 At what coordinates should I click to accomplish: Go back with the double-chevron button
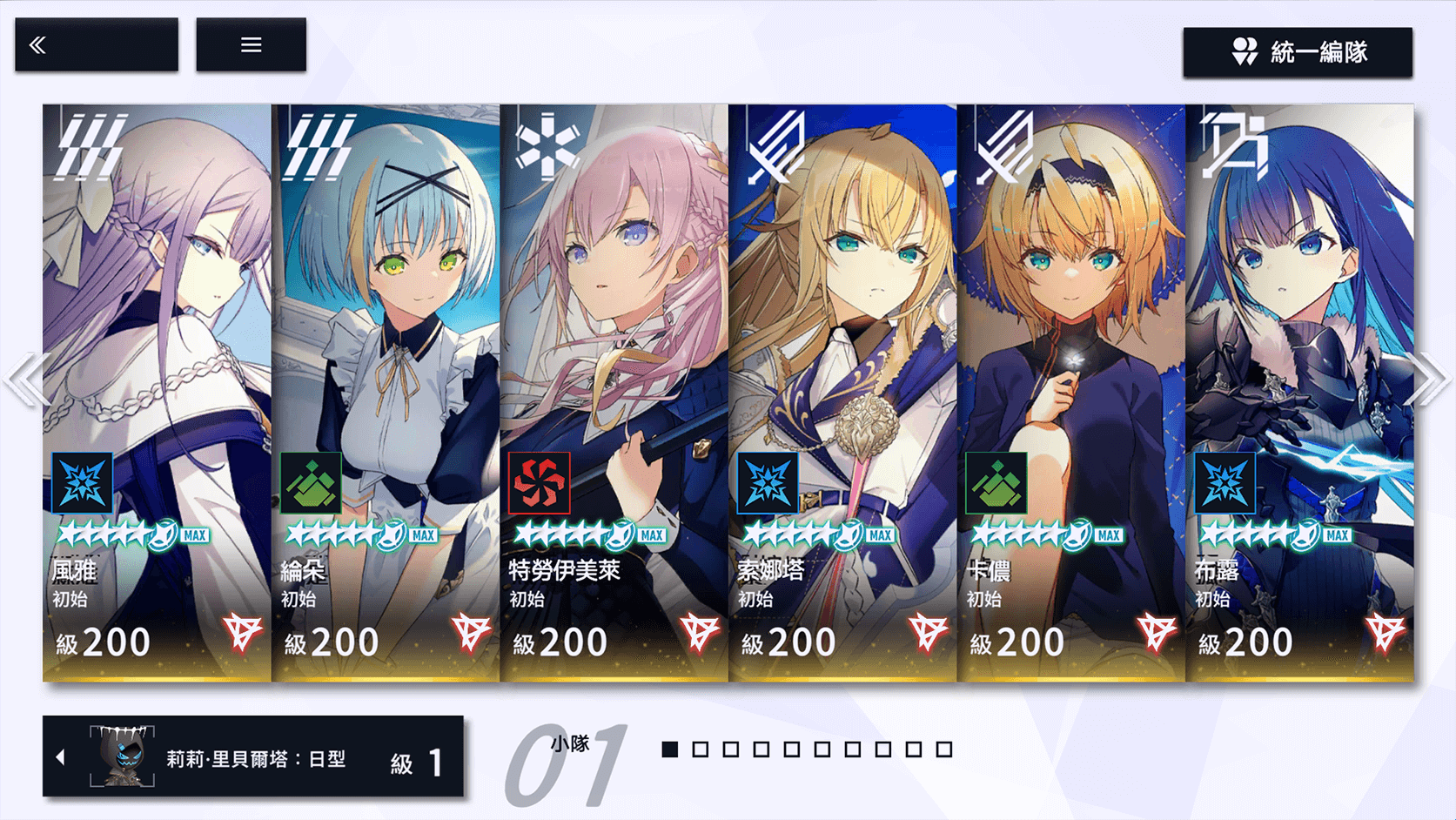click(x=96, y=44)
